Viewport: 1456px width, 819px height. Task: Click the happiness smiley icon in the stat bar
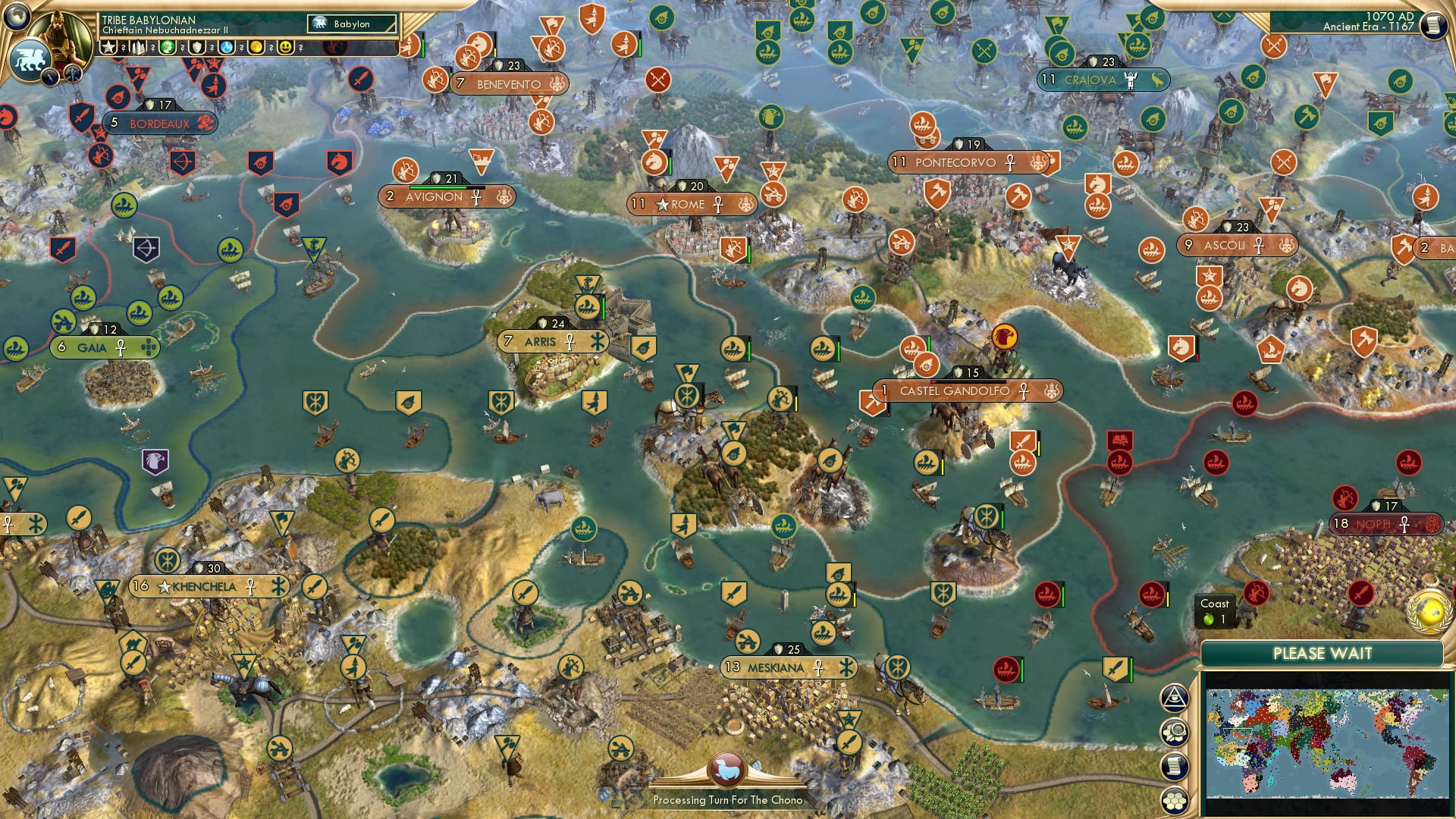pos(286,47)
